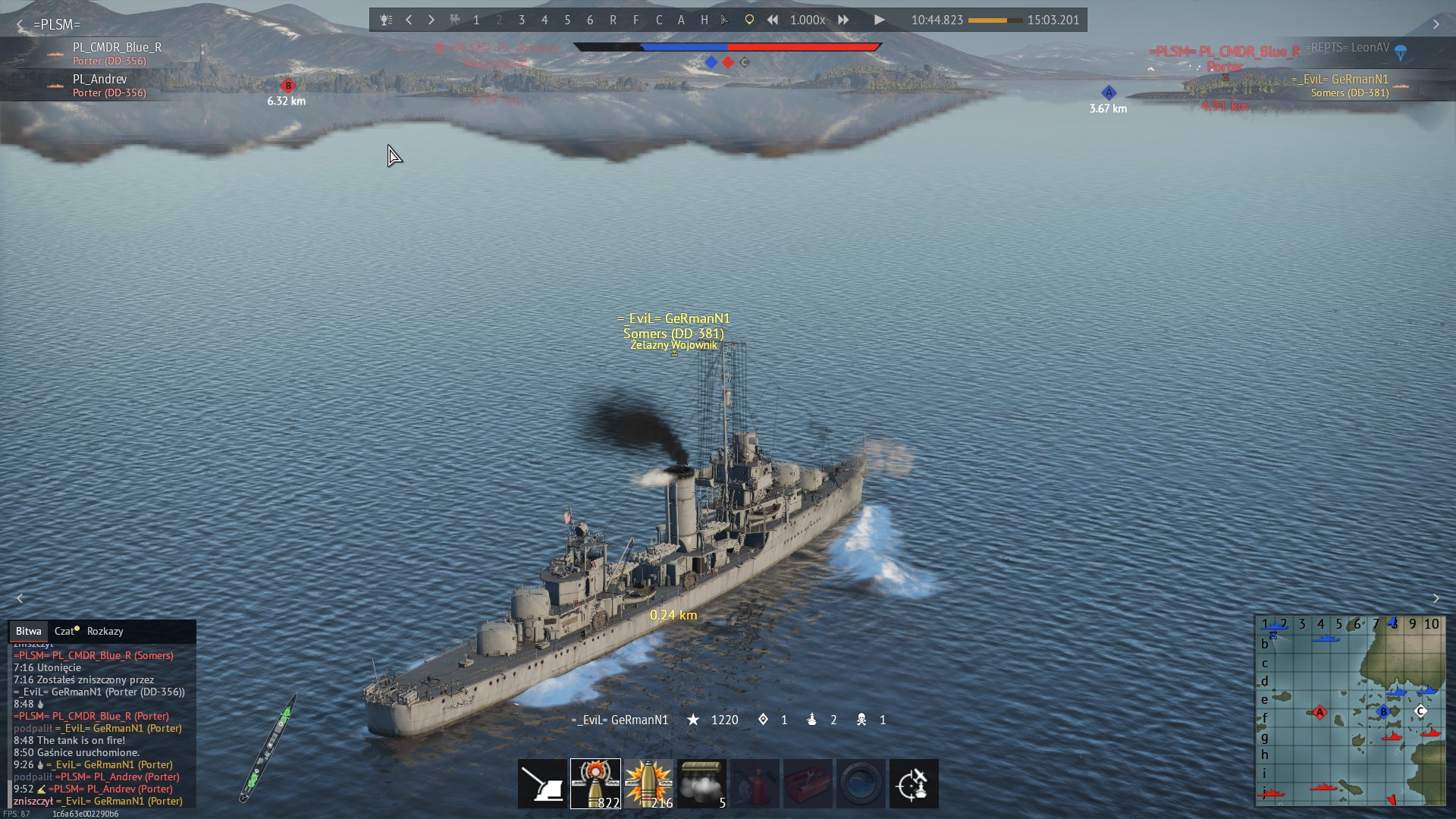The width and height of the screenshot is (1456, 819).
Task: Activate the smoke screen ability
Action: [x=701, y=783]
